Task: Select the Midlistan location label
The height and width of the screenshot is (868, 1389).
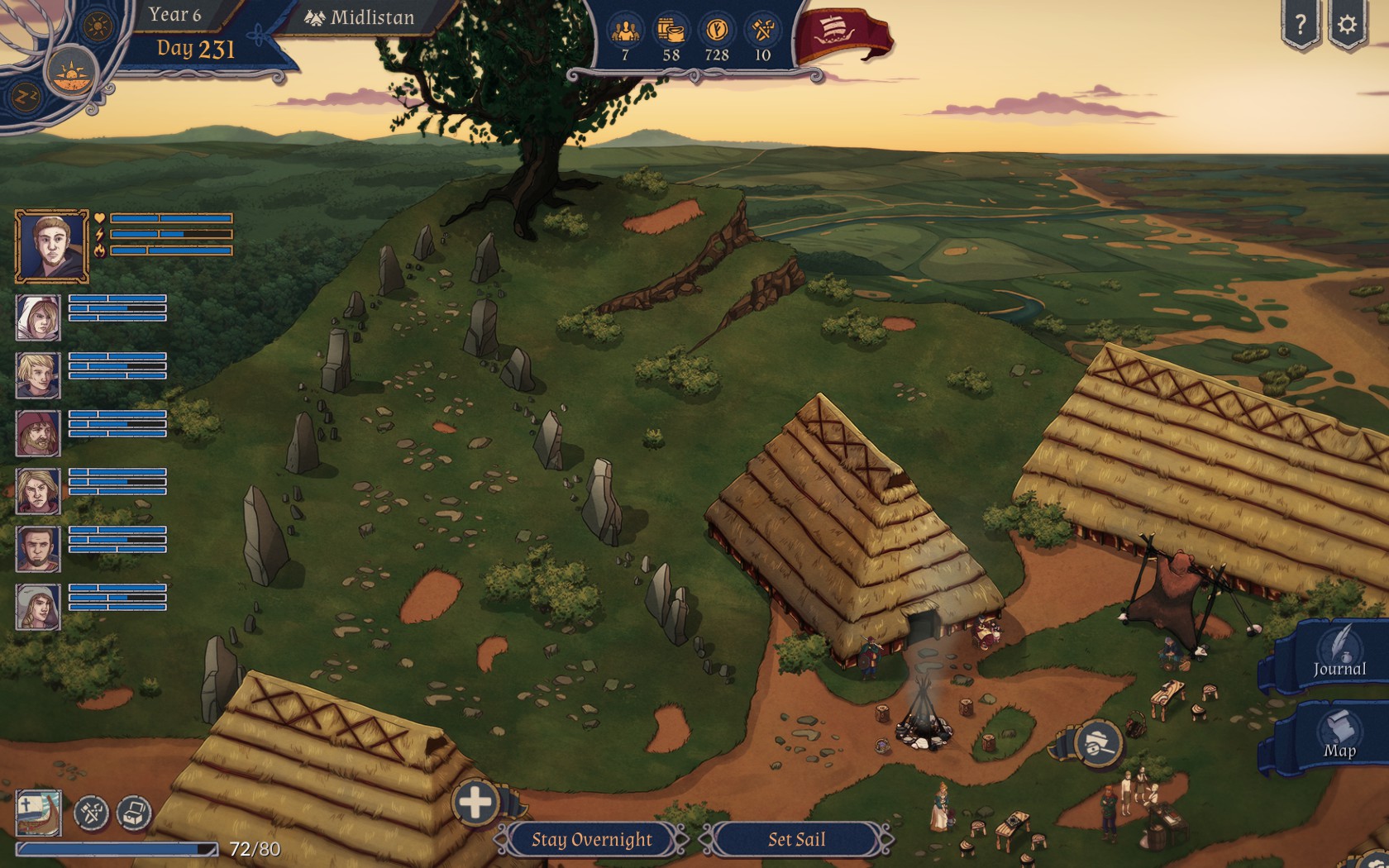Action: tap(360, 18)
